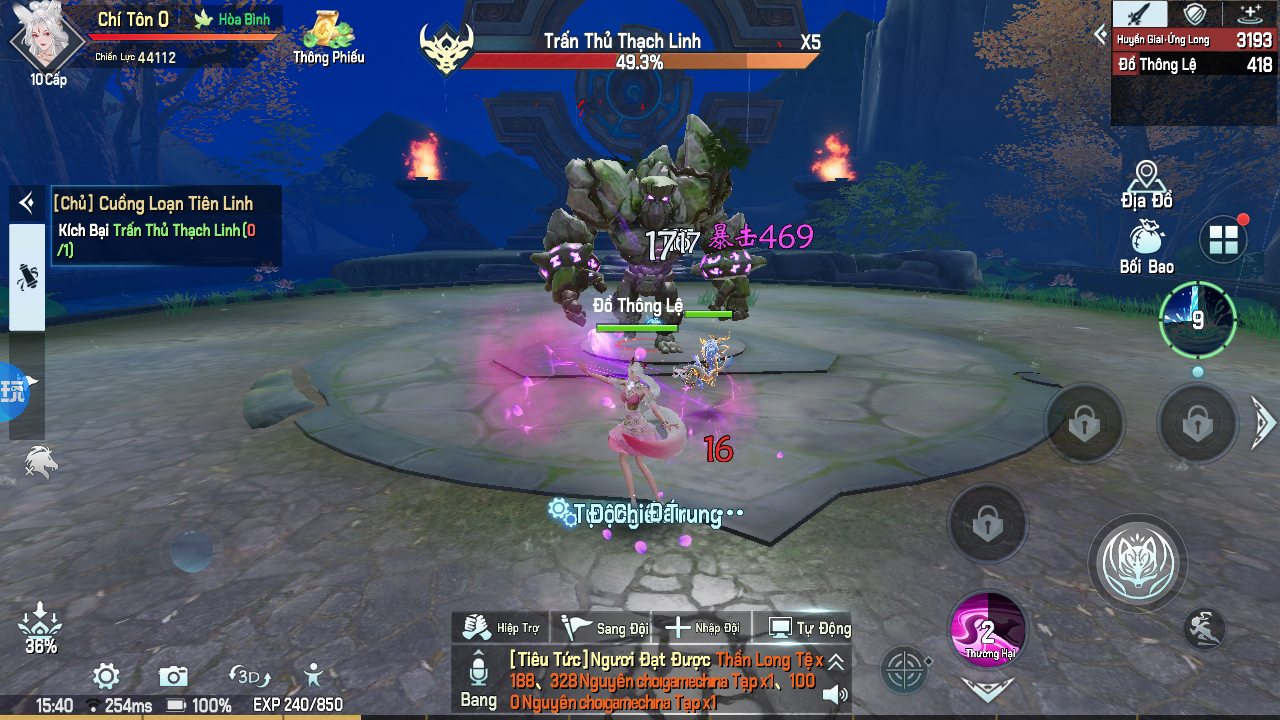Tap the fox-mask basic attack button
This screenshot has height=720, width=1280.
tap(1137, 563)
